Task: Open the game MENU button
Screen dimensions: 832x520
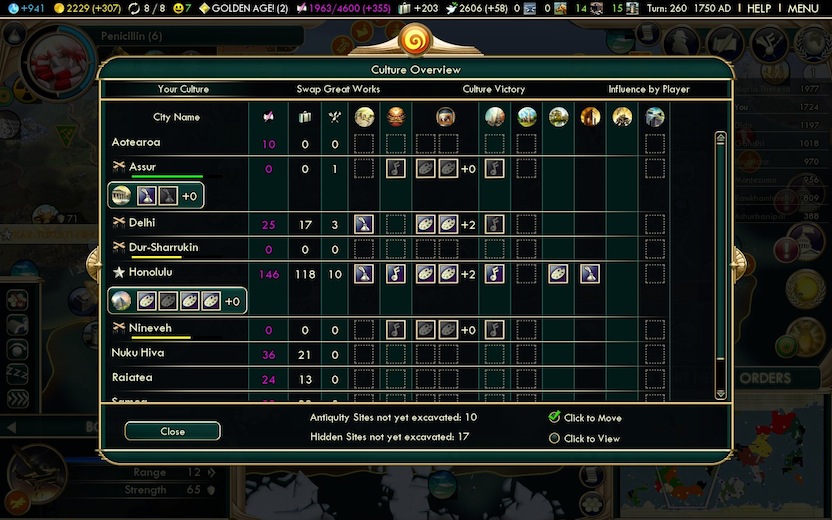Action: pyautogui.click(x=803, y=8)
